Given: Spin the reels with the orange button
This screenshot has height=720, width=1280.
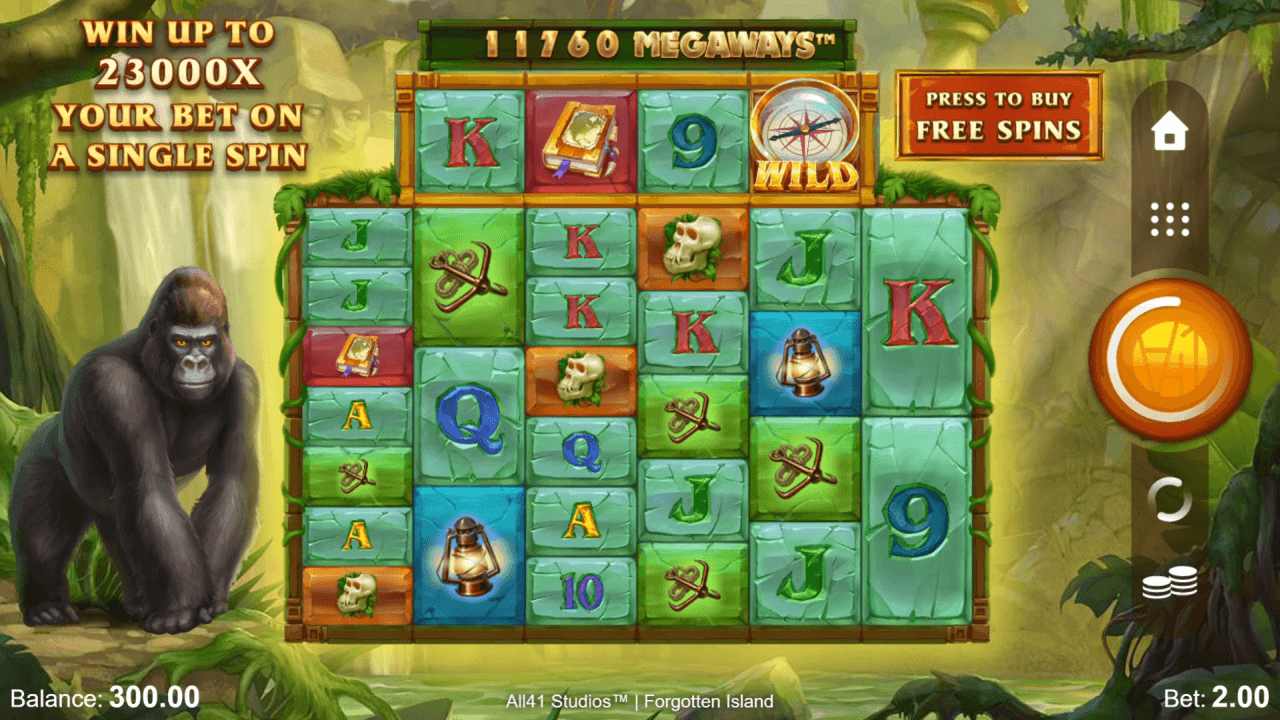Looking at the screenshot, I should tap(1169, 359).
